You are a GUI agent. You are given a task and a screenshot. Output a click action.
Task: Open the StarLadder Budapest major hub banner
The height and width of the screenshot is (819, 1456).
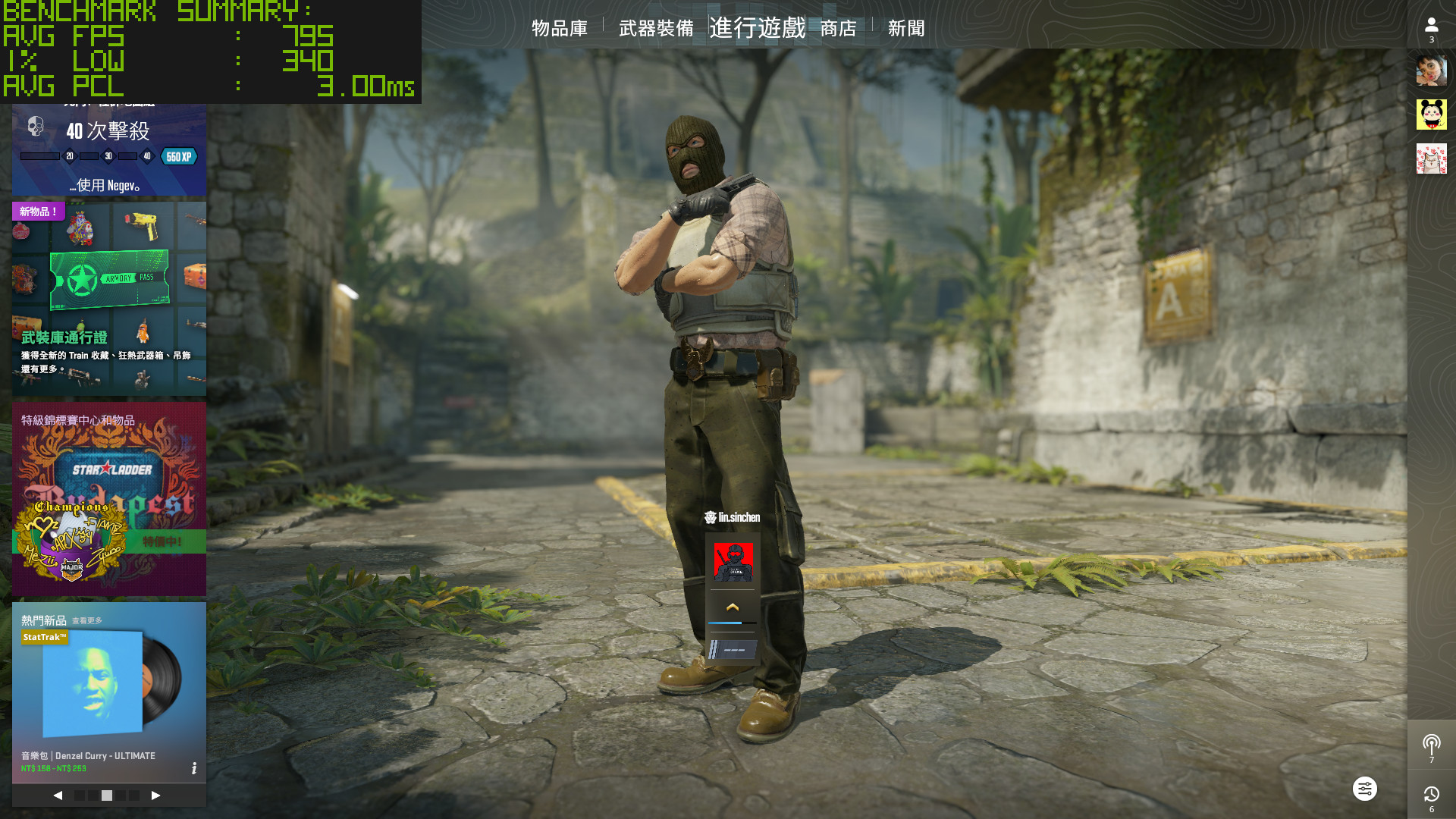108,498
